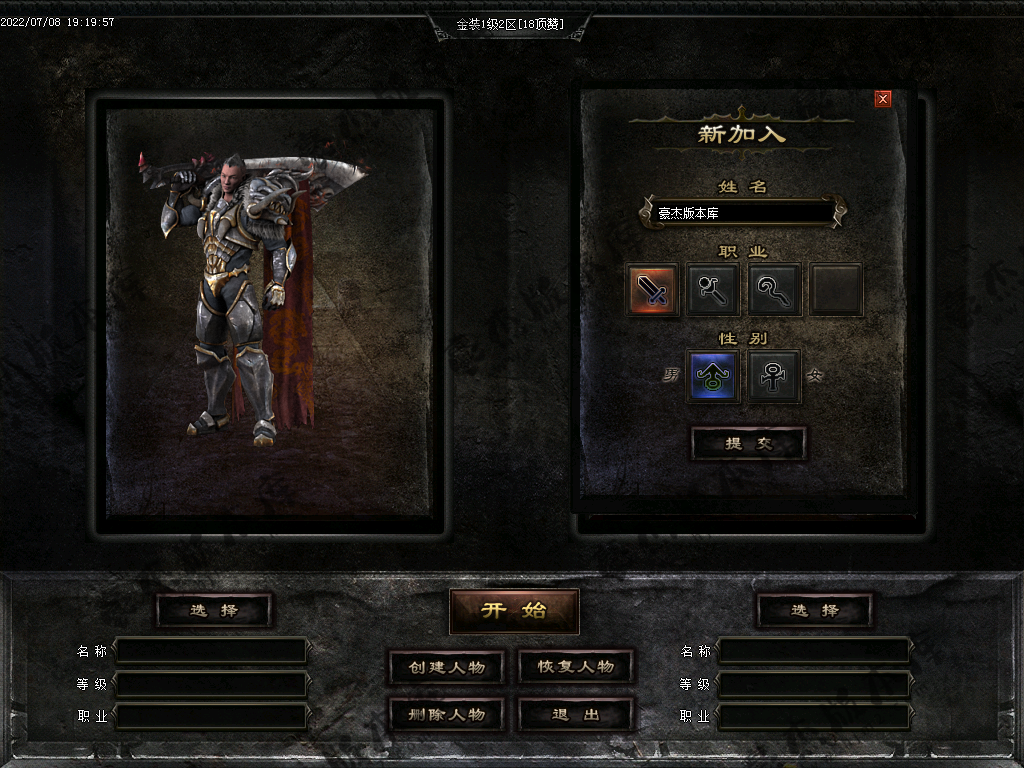Pick the taoist hooked-staff class icon

[x=775, y=290]
